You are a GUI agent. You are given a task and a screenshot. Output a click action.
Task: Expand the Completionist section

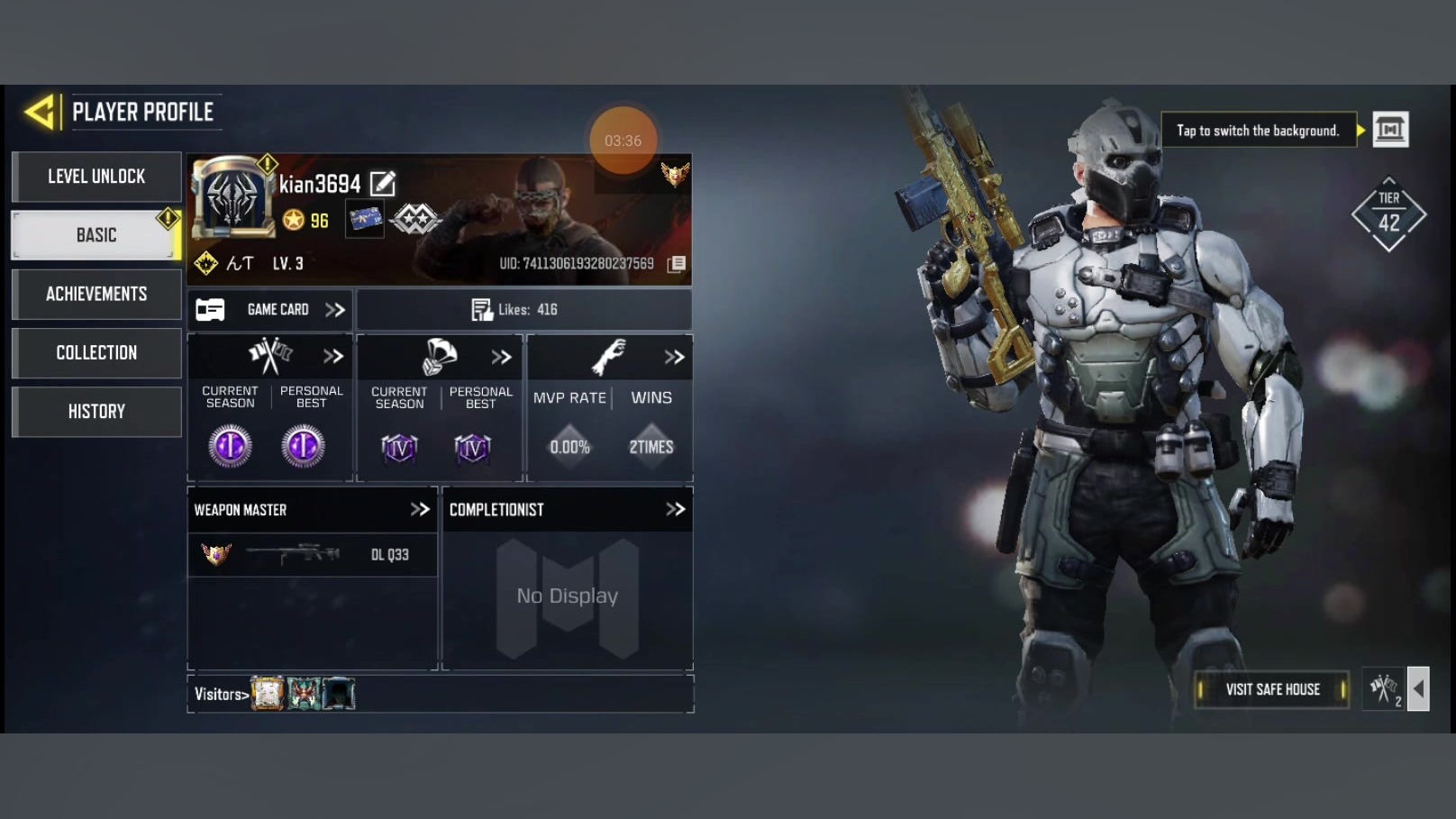[675, 509]
